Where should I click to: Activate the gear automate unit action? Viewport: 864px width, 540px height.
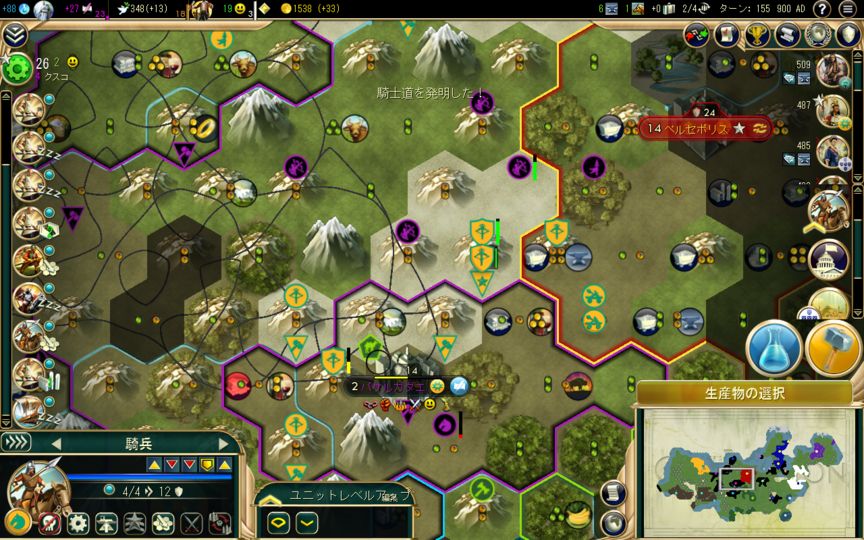pyautogui.click(x=77, y=523)
